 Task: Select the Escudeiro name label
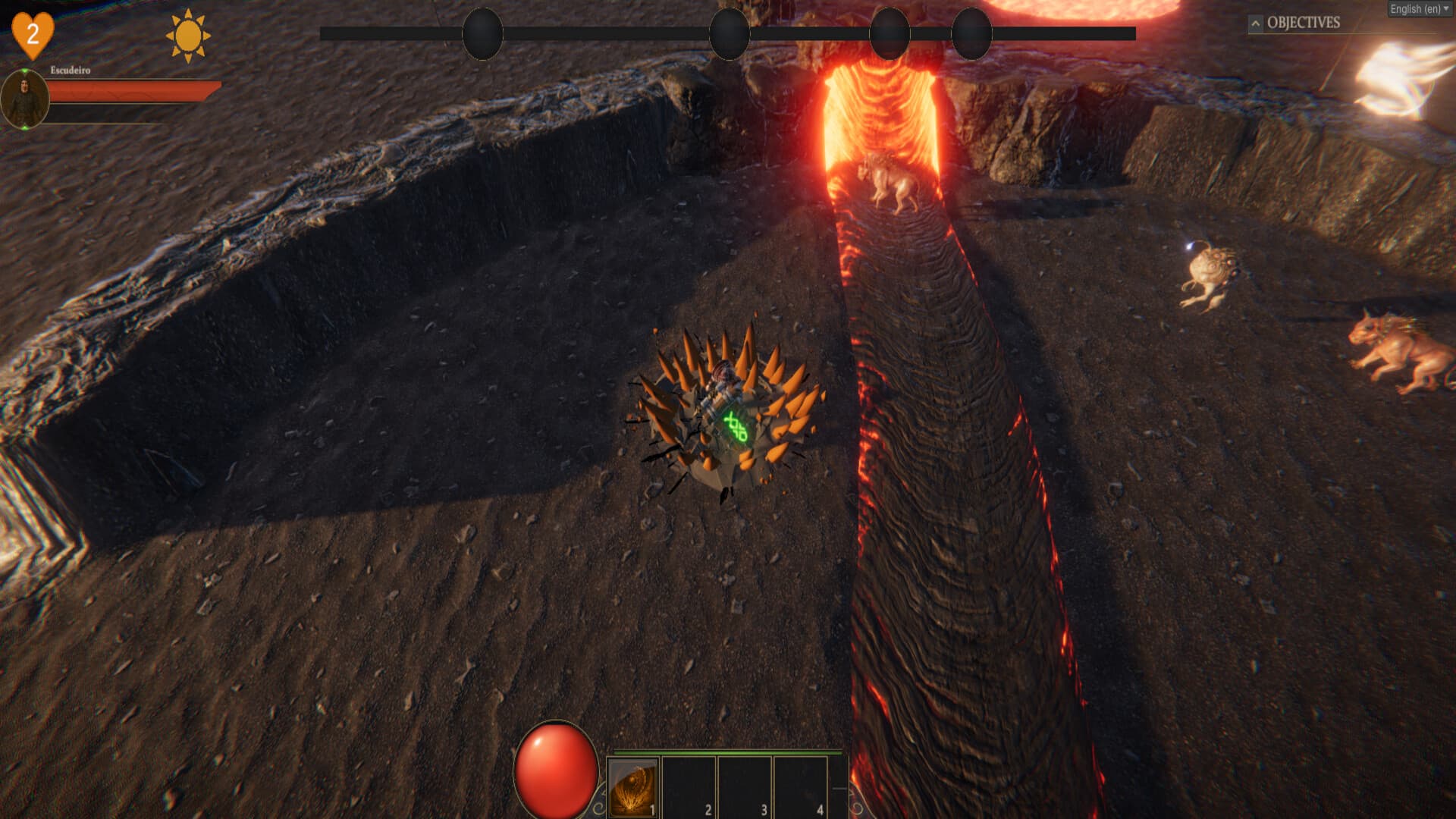coord(69,71)
